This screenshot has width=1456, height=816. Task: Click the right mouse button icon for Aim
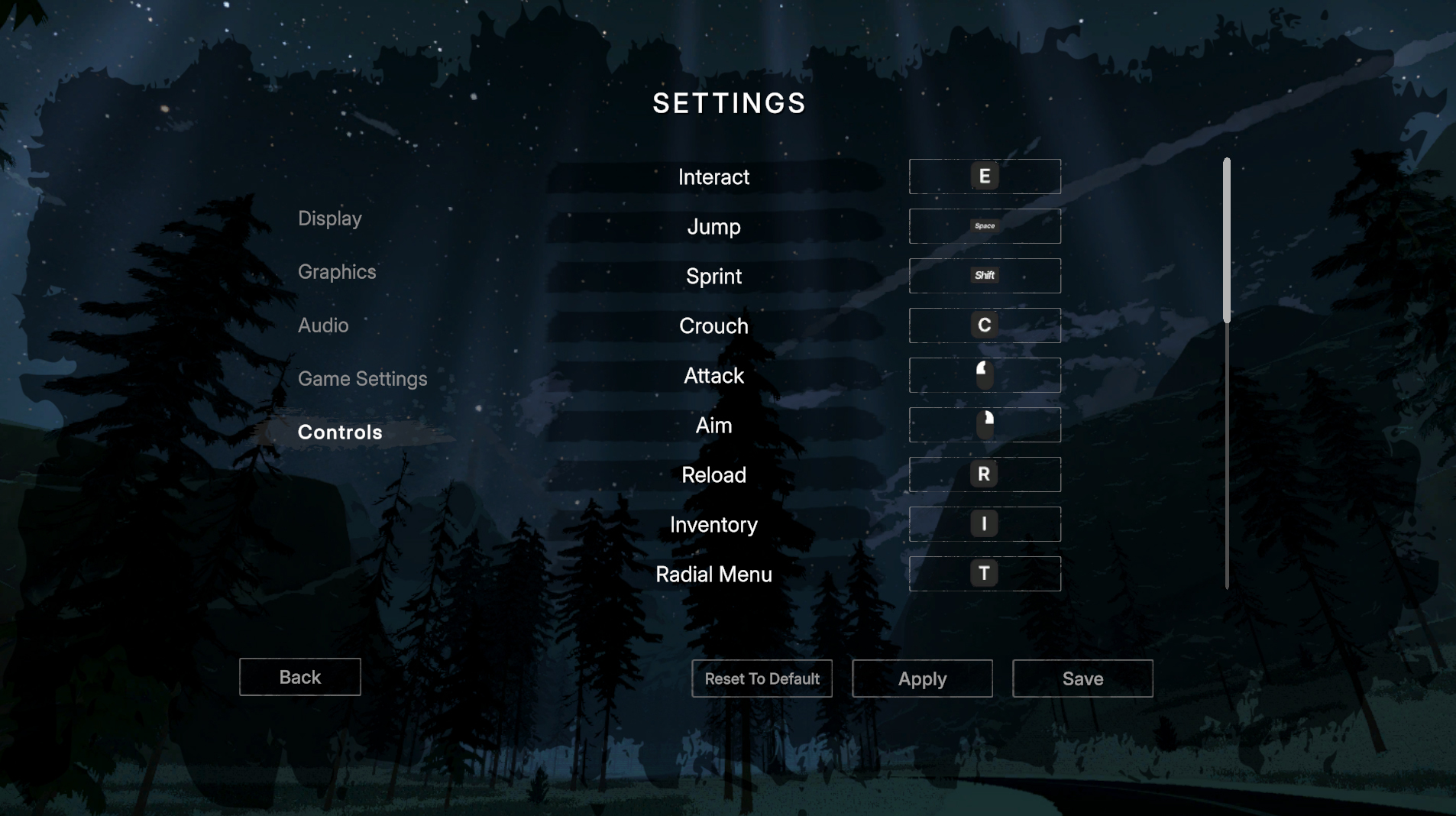(x=985, y=425)
